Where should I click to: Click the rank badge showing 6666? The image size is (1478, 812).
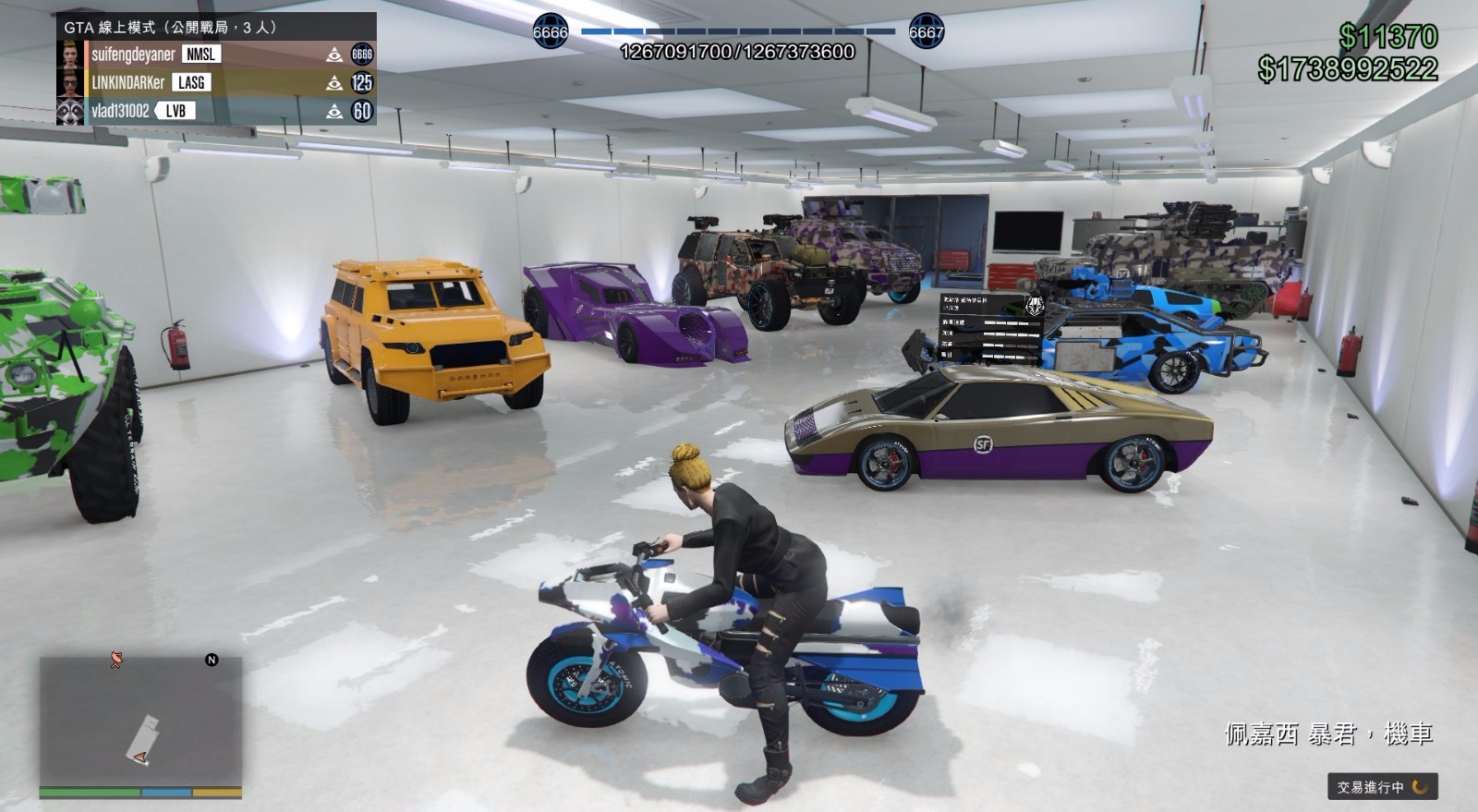click(x=362, y=55)
